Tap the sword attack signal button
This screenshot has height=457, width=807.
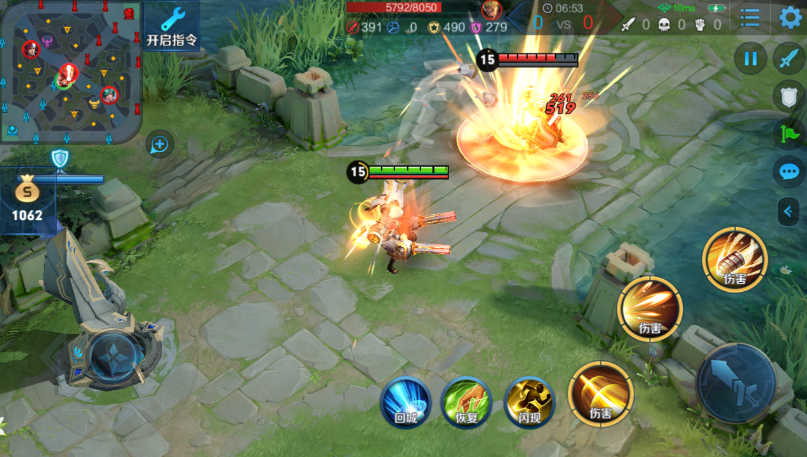coord(789,58)
